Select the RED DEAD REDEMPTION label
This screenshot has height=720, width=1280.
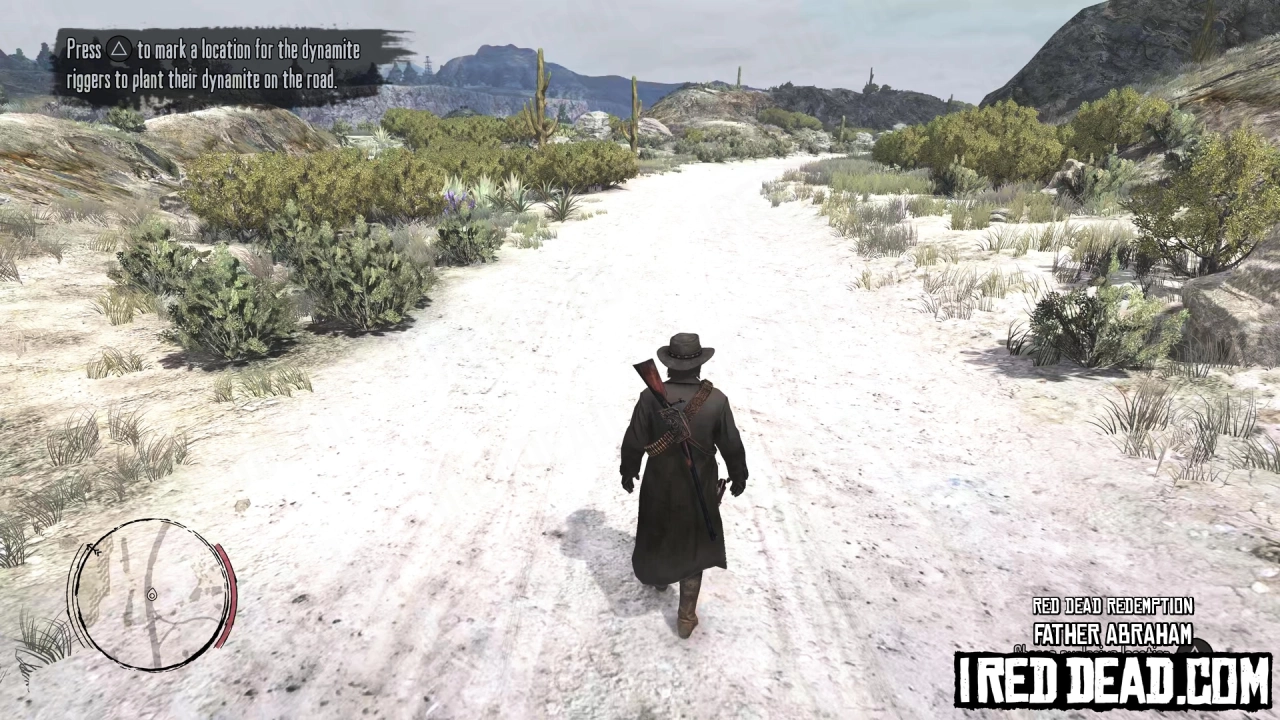click(x=1112, y=607)
